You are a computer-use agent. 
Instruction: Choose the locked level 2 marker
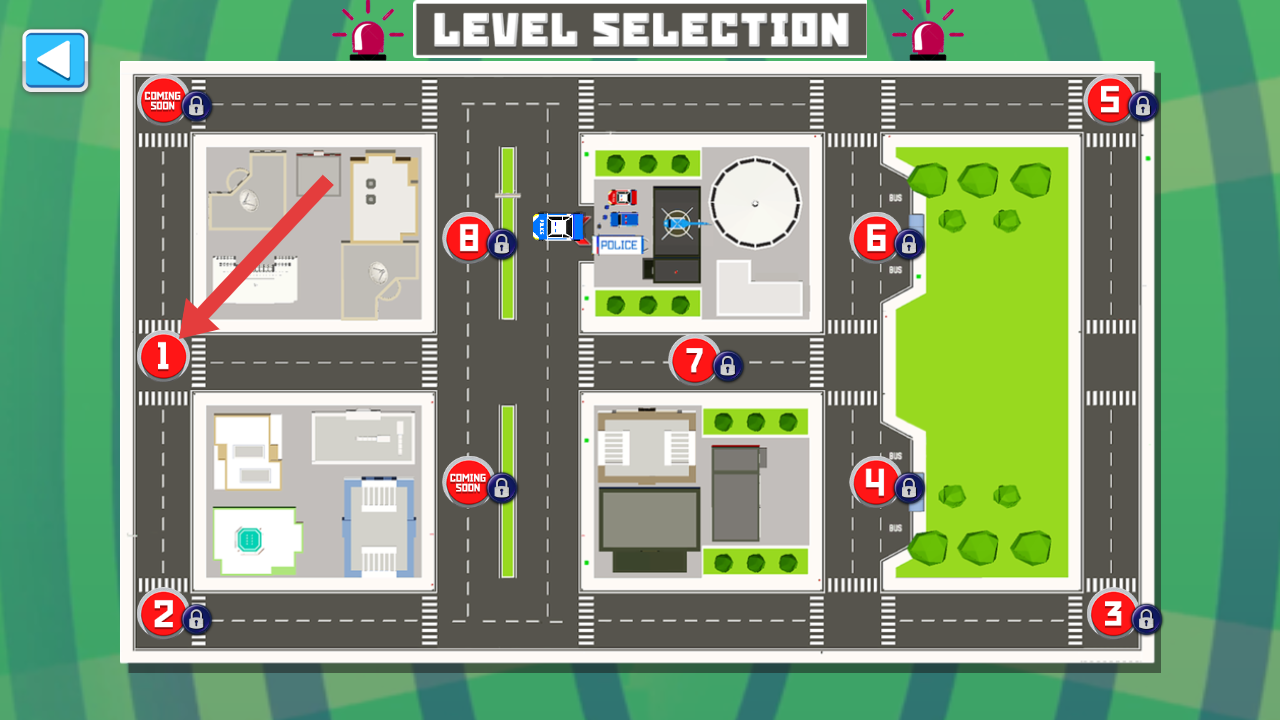pyautogui.click(x=164, y=613)
